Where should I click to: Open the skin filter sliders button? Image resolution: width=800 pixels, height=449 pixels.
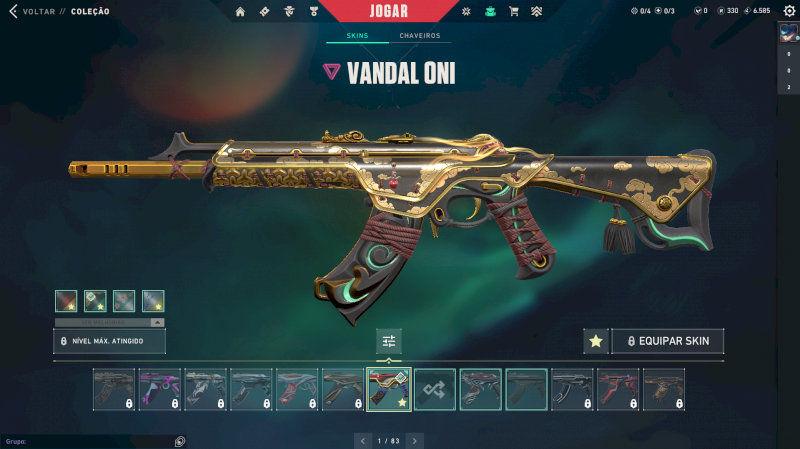click(389, 341)
